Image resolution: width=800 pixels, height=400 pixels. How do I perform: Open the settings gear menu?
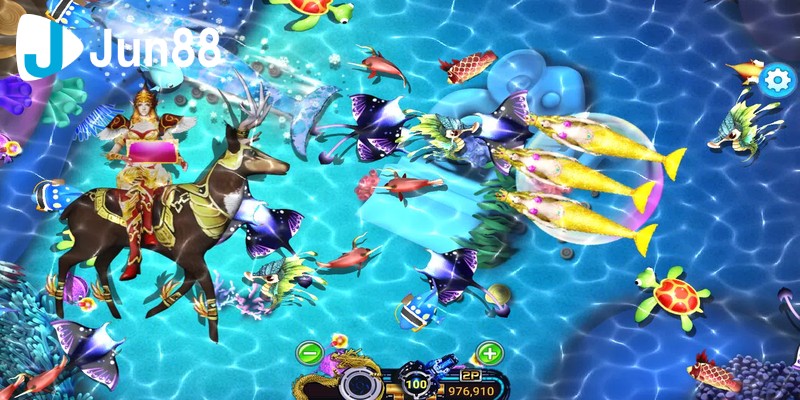[x=775, y=80]
